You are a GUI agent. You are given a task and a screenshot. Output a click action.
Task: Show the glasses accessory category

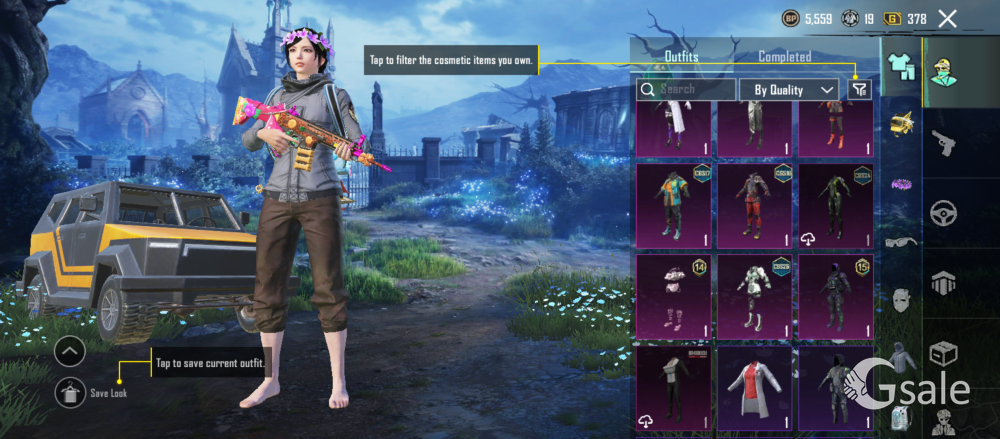pyautogui.click(x=902, y=241)
